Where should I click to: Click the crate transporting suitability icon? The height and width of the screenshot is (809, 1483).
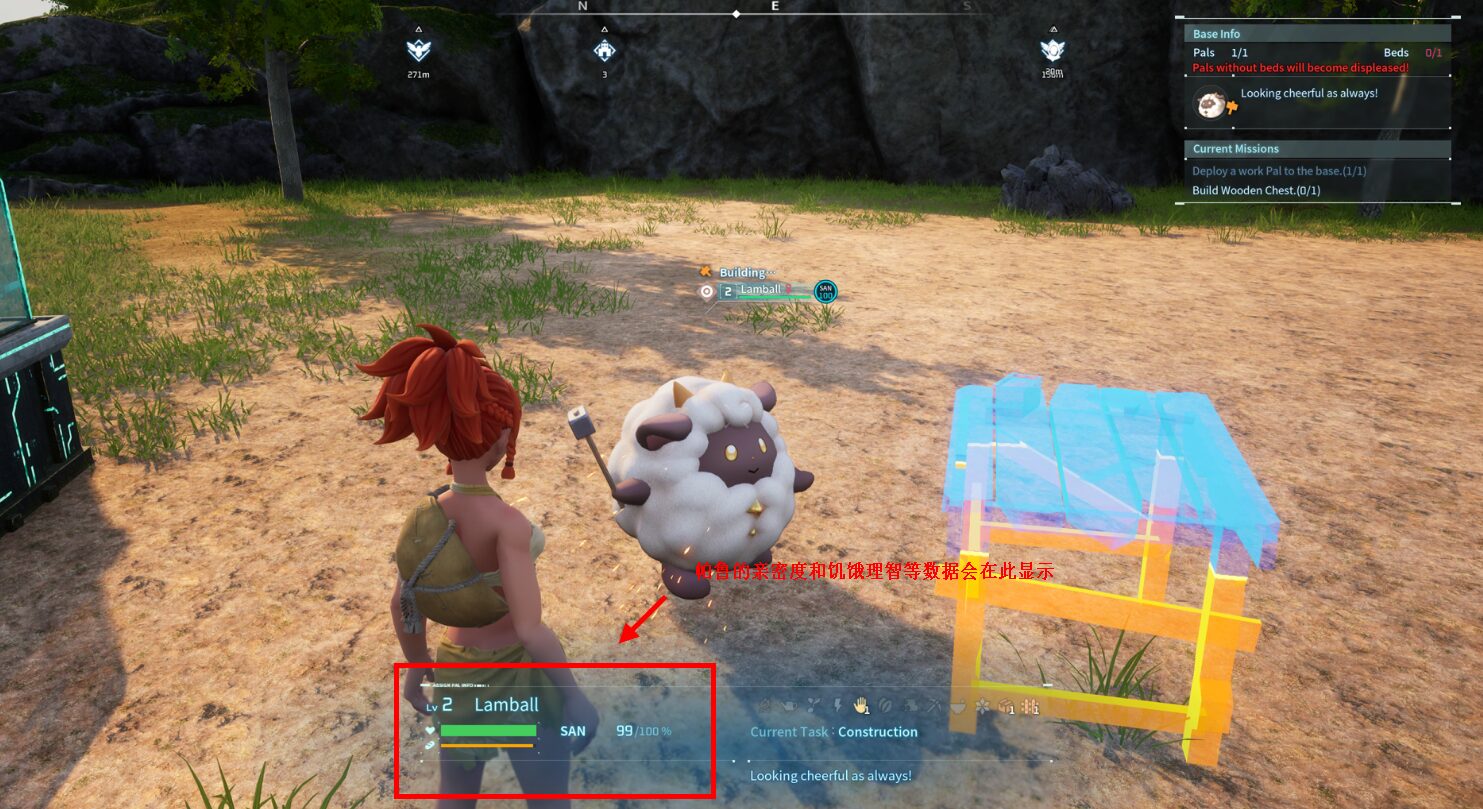tap(1007, 706)
